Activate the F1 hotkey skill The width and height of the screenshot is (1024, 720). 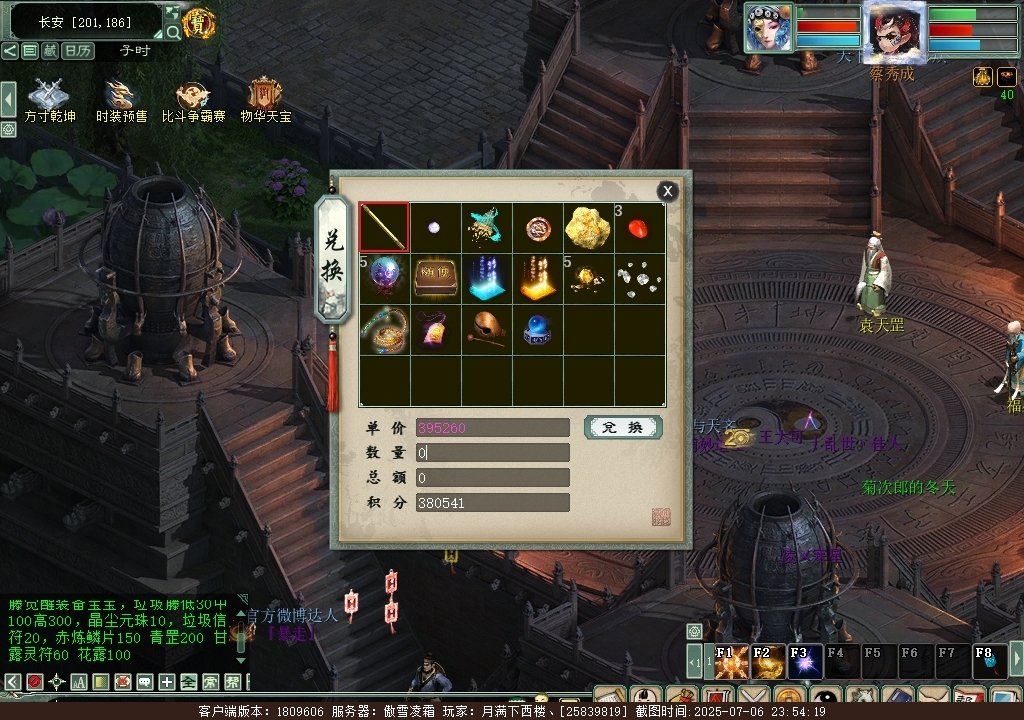tap(731, 661)
